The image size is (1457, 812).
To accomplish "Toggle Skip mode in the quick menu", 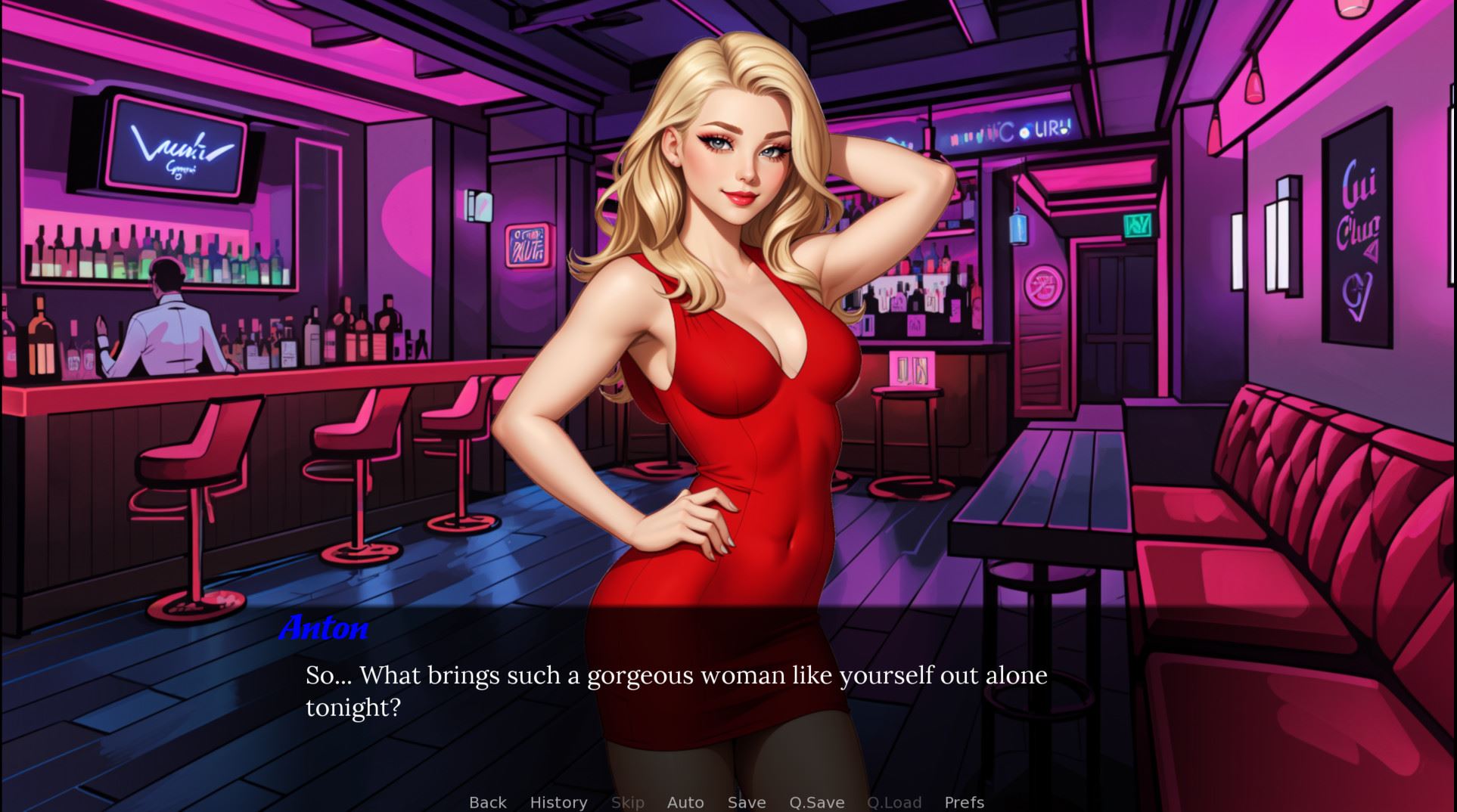I will tap(627, 802).
